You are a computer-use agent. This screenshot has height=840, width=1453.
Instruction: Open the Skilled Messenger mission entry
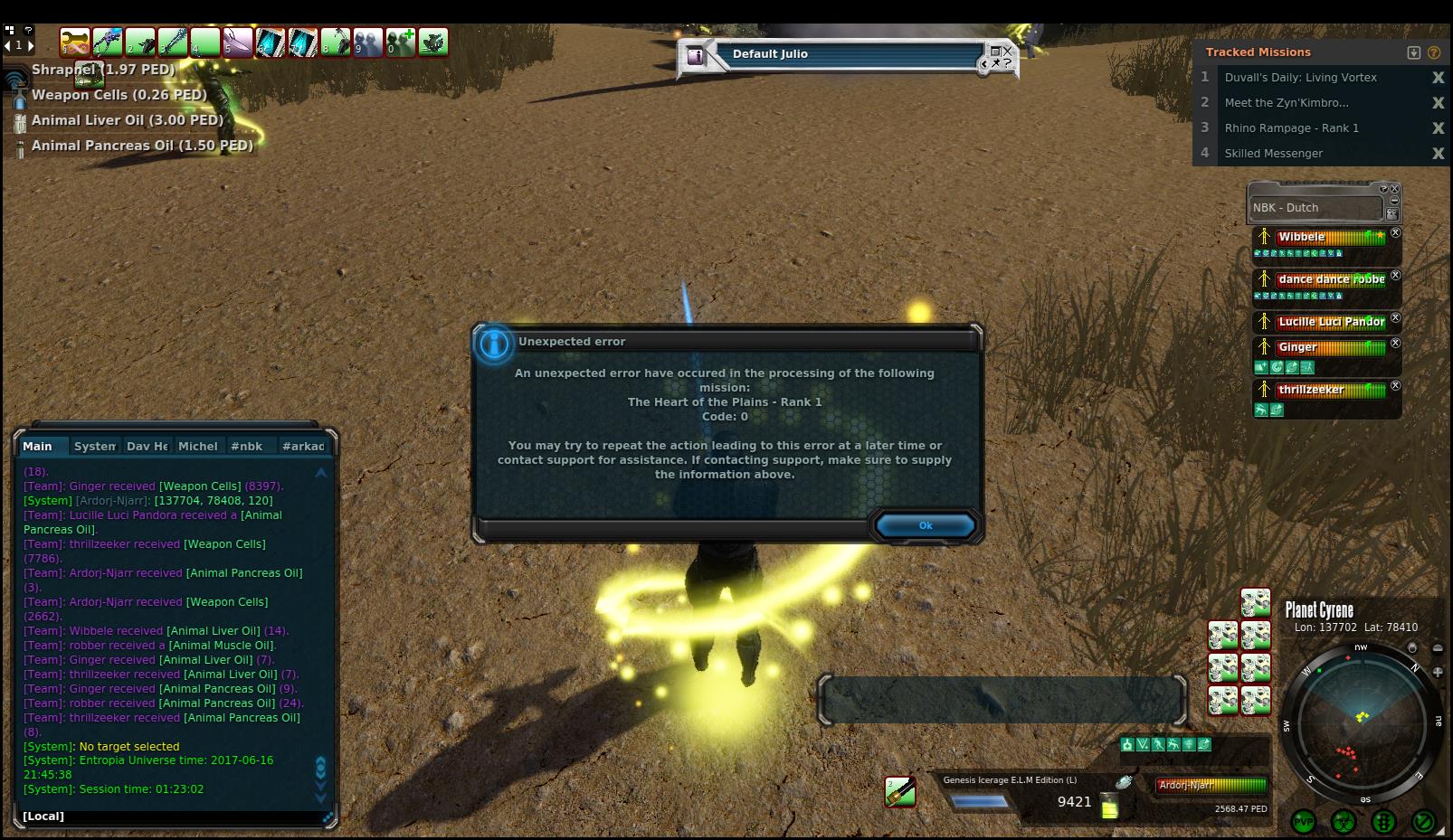coord(1273,154)
